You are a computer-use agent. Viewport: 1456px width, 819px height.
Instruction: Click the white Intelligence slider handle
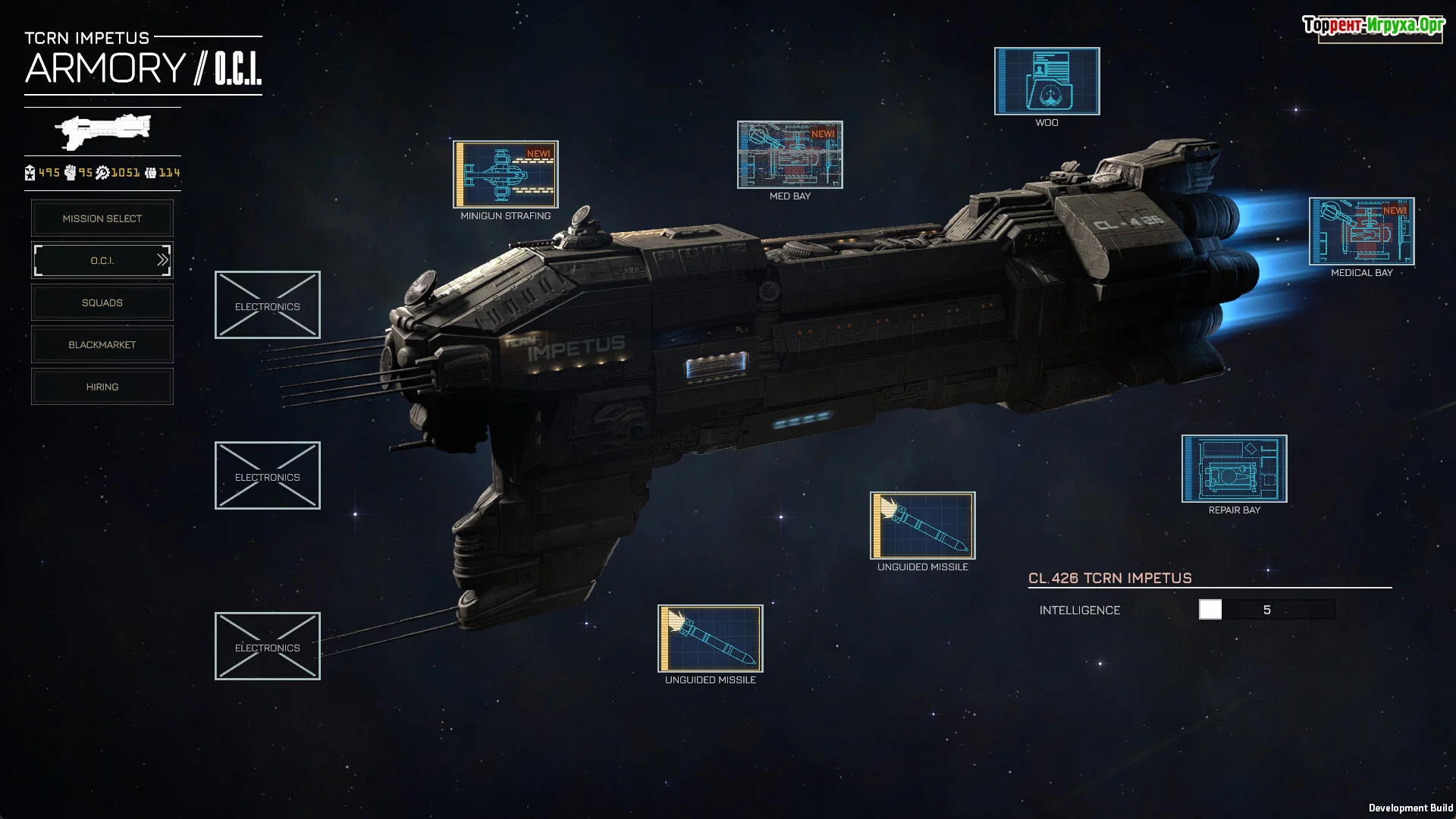(x=1210, y=610)
